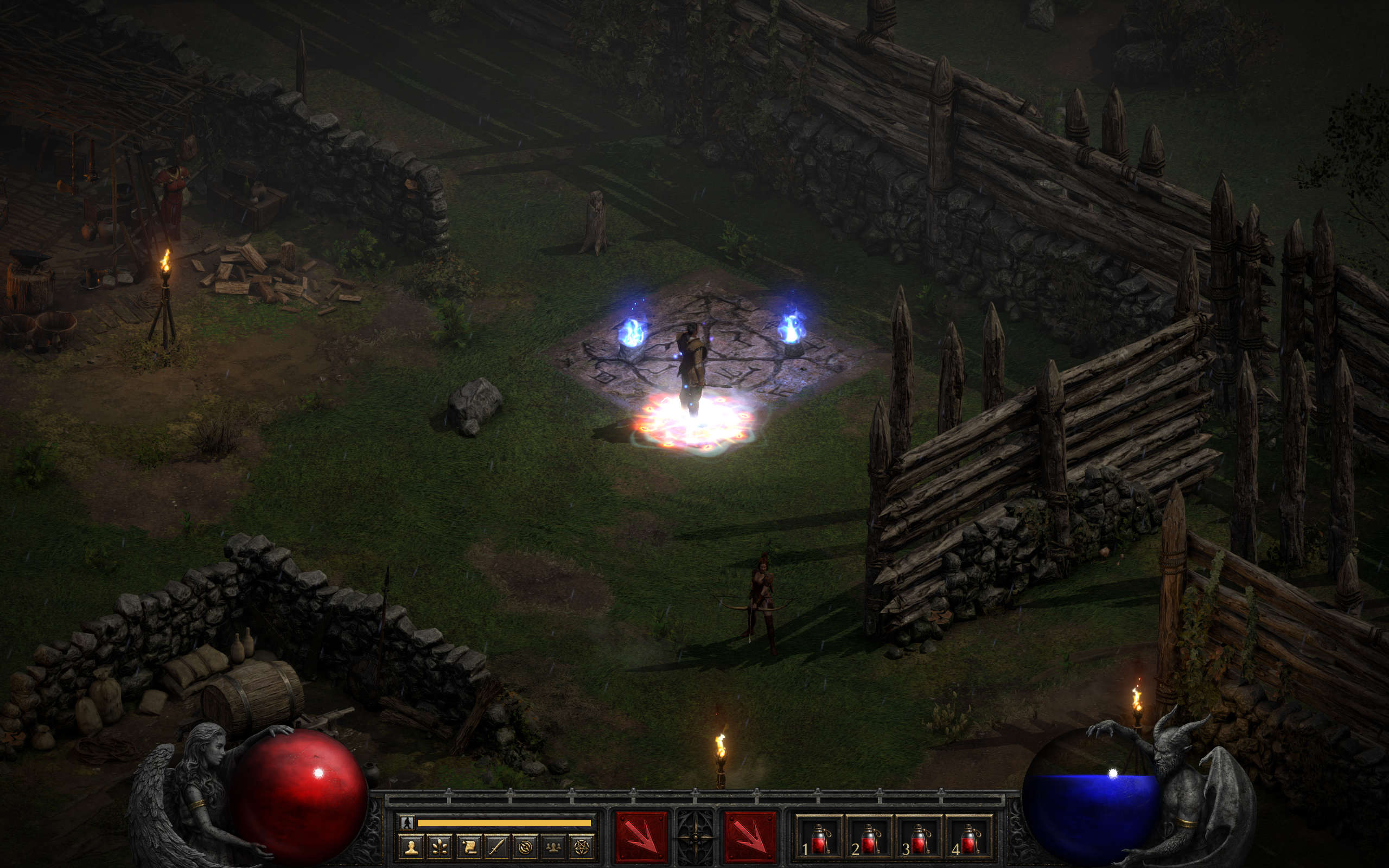1389x868 pixels.
Task: Open the party screen three-heads icon
Action: (x=553, y=847)
